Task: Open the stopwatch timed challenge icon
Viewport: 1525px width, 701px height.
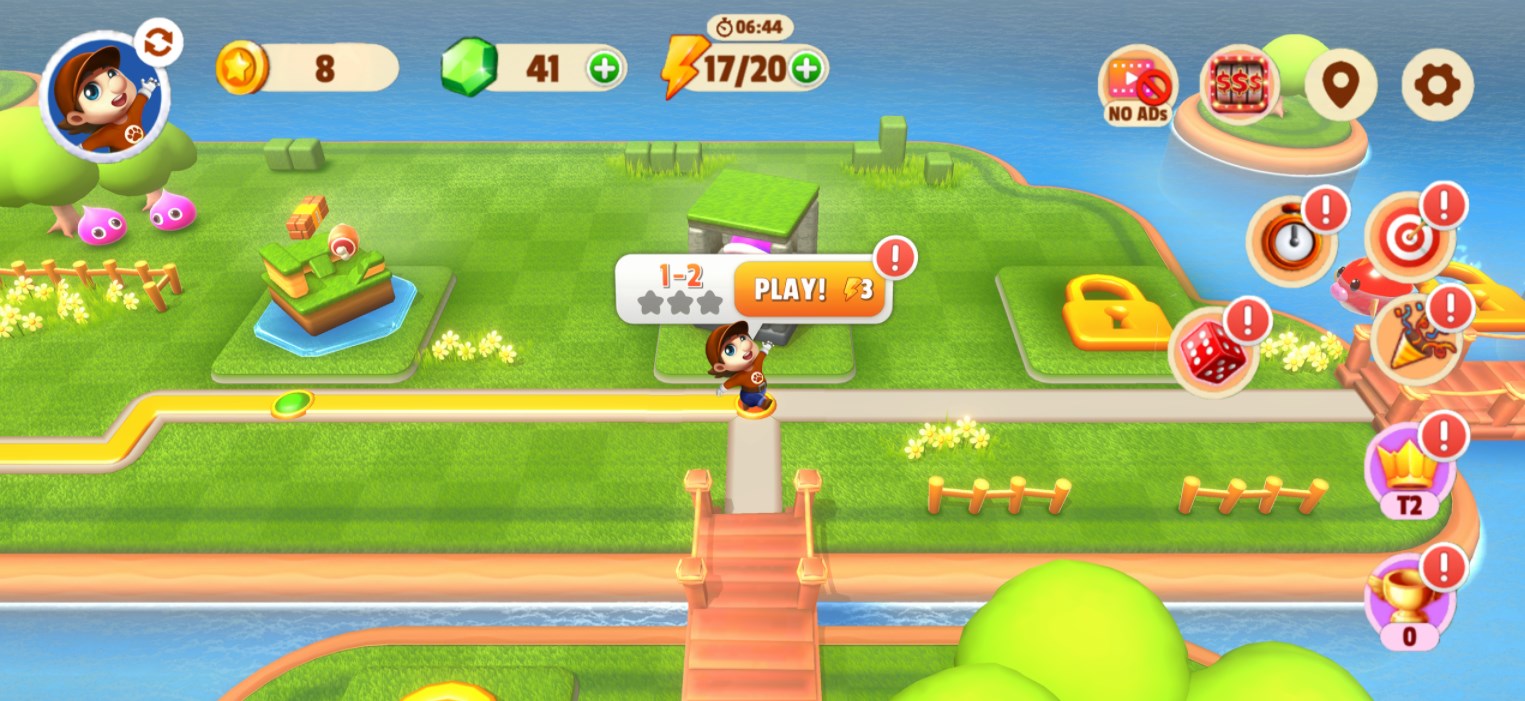Action: 1290,242
